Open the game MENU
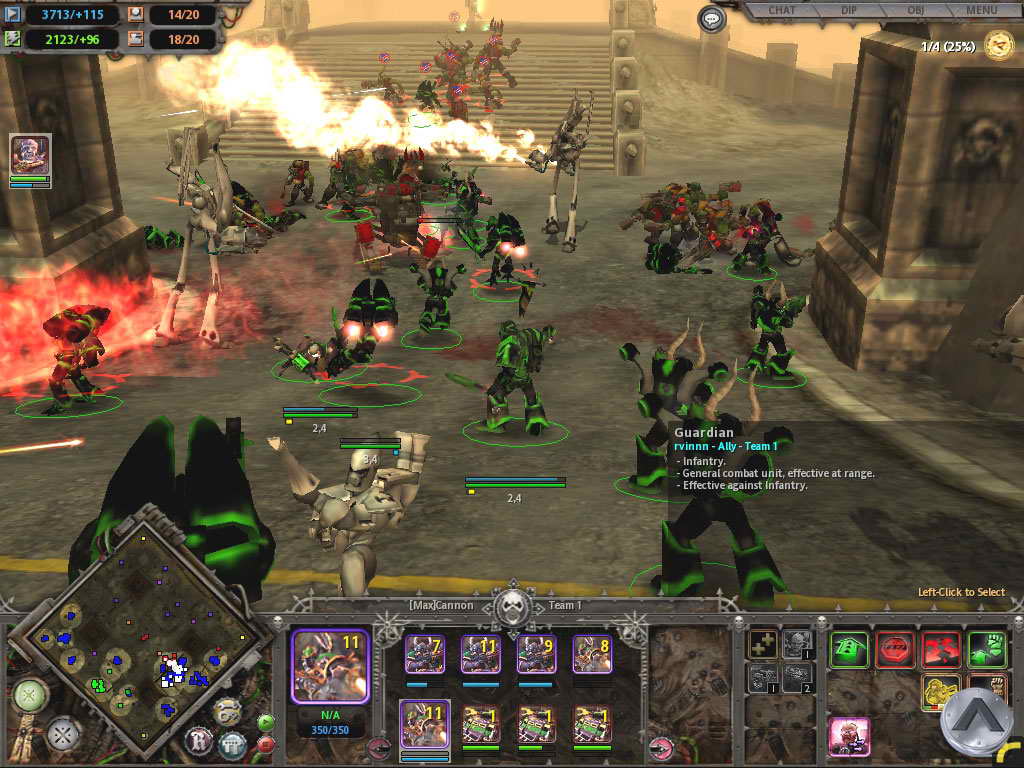The image size is (1024, 768). click(x=981, y=11)
